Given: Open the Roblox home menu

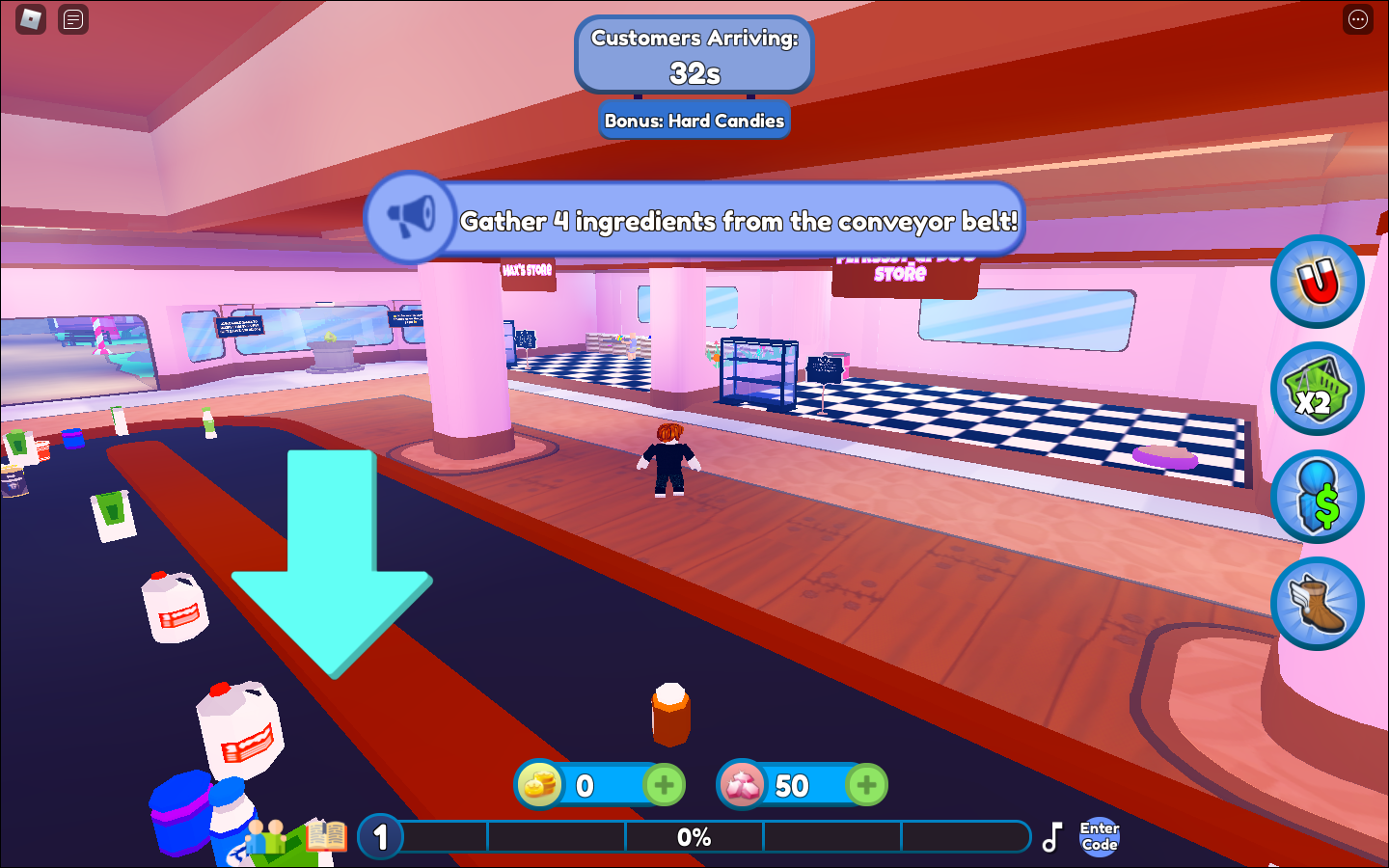Looking at the screenshot, I should pos(29,19).
